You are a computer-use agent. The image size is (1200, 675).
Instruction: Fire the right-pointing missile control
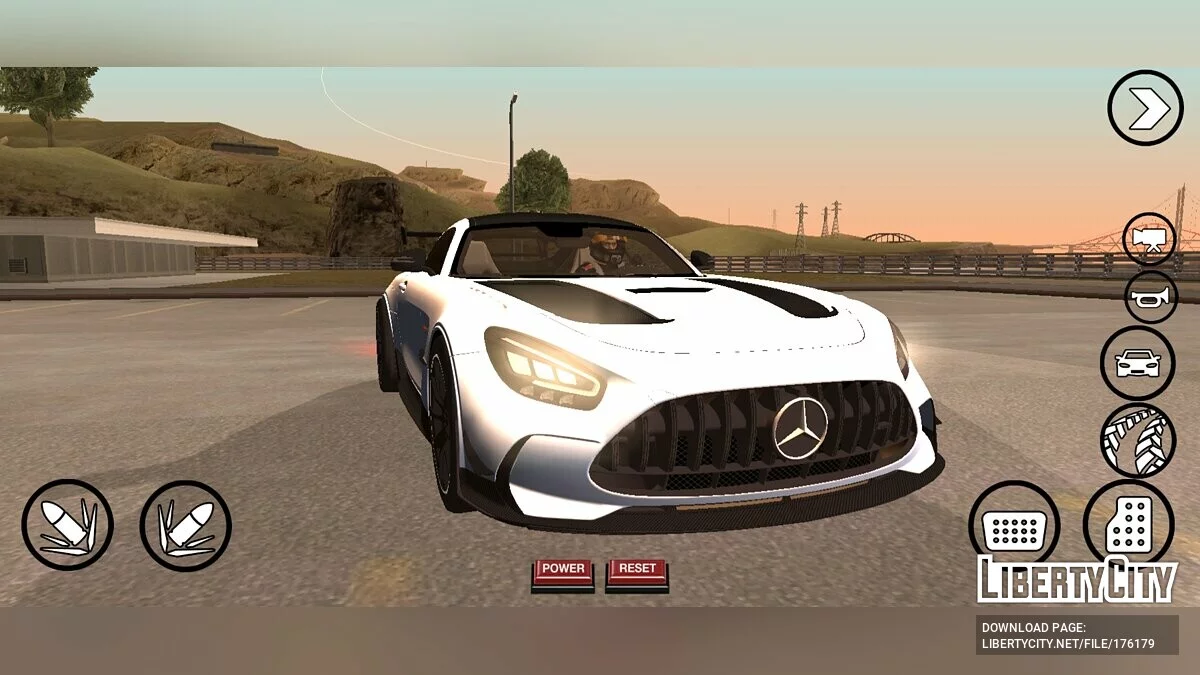(x=186, y=525)
